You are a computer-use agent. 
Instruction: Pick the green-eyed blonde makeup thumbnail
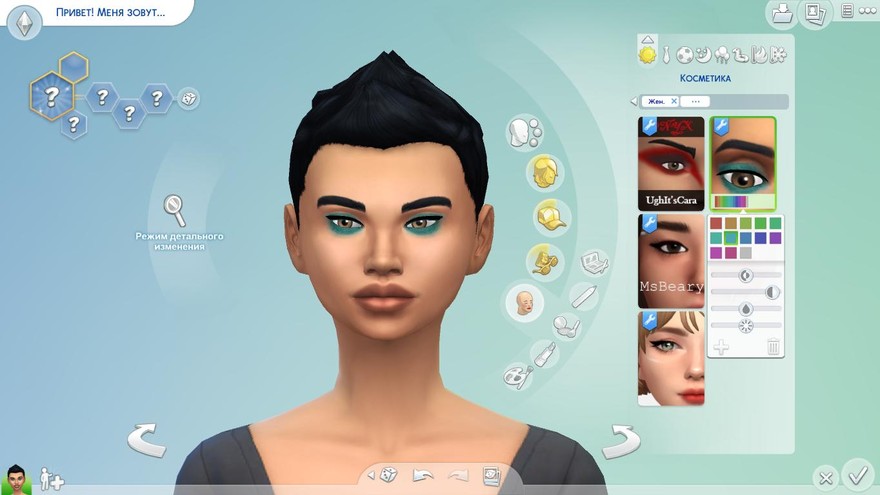670,357
